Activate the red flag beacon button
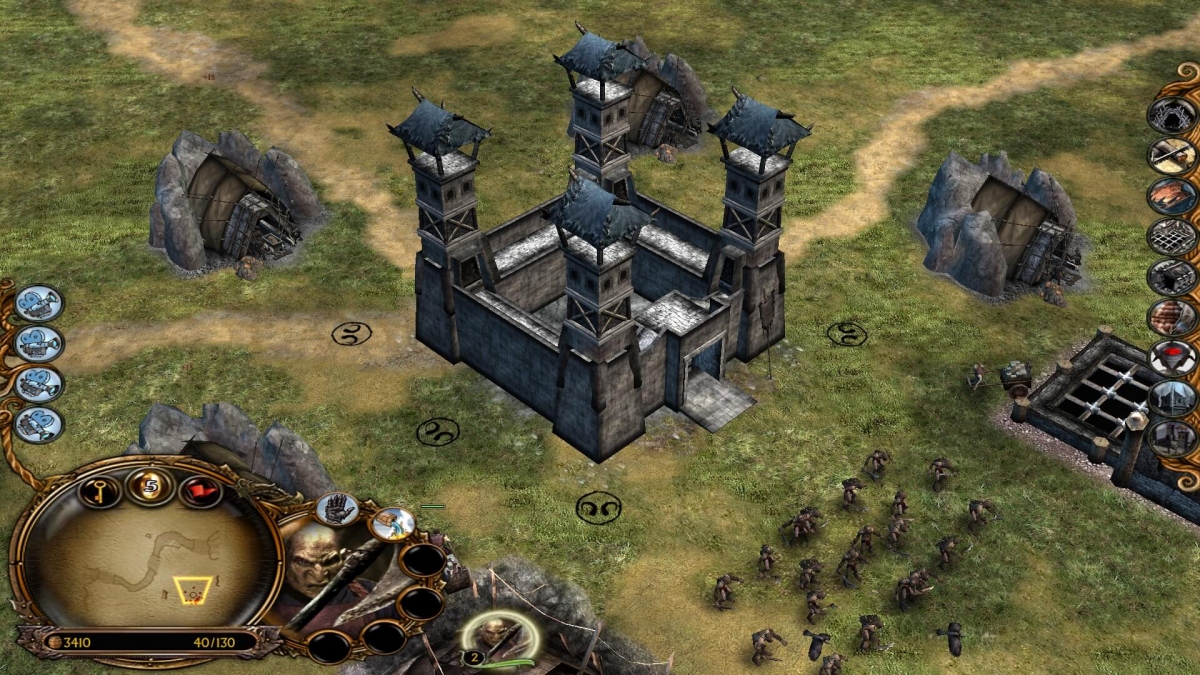Image resolution: width=1200 pixels, height=675 pixels. coord(200,490)
